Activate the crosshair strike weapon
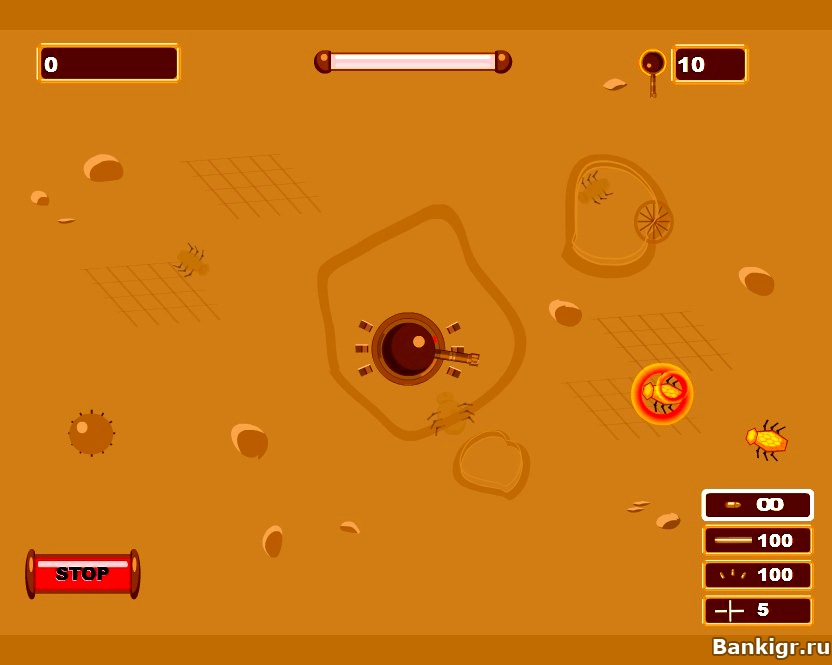This screenshot has width=832, height=665. pyautogui.click(x=757, y=609)
